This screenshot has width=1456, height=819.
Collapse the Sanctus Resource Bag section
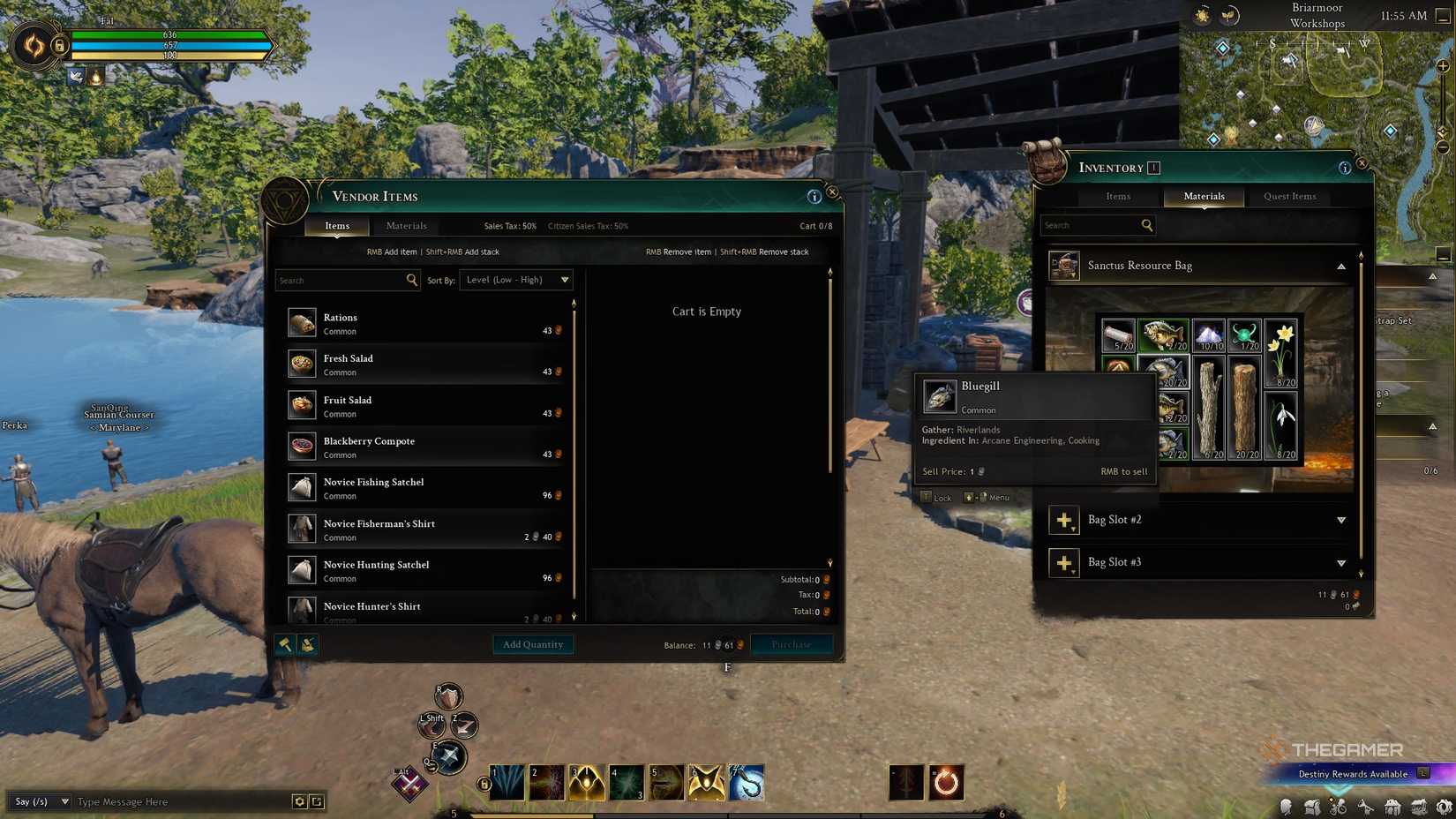[1340, 266]
